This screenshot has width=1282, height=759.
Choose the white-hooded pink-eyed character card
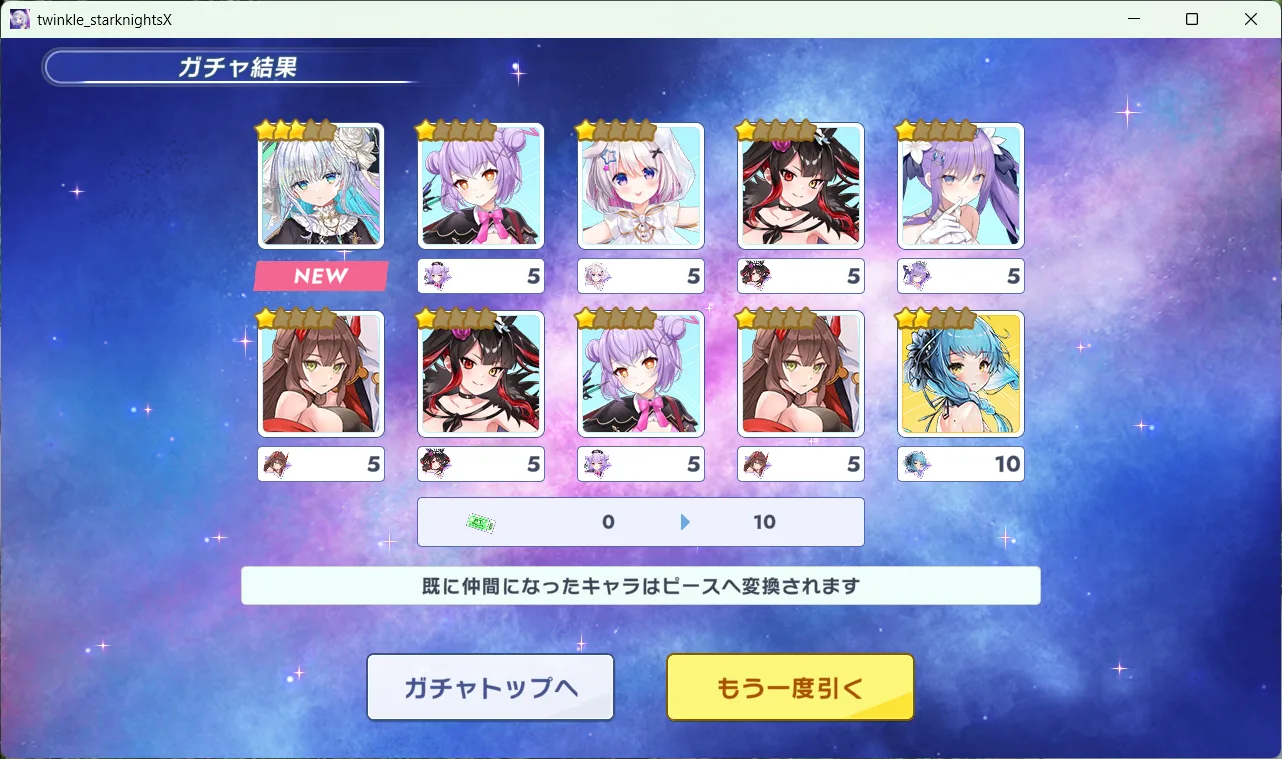(641, 186)
